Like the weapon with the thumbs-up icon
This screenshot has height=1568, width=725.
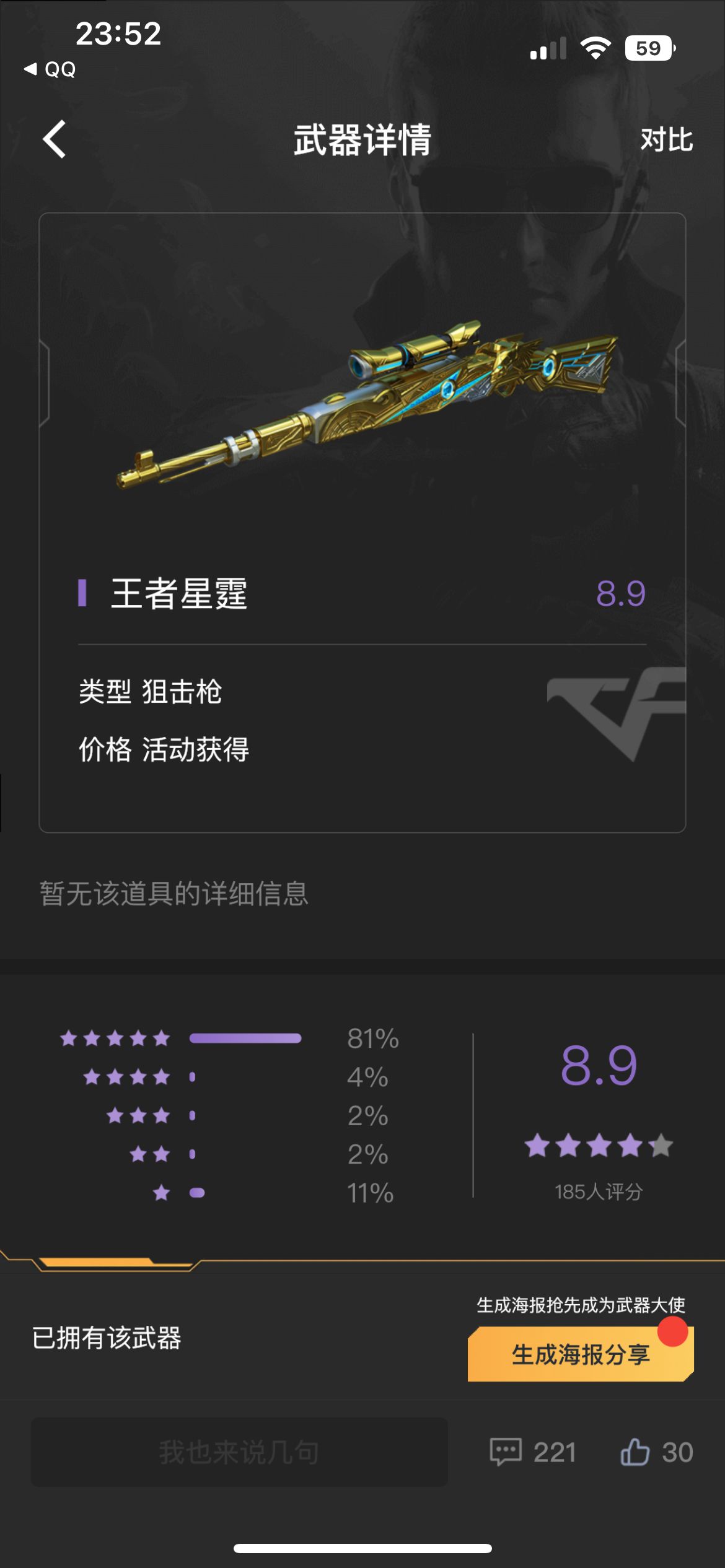(x=635, y=1452)
